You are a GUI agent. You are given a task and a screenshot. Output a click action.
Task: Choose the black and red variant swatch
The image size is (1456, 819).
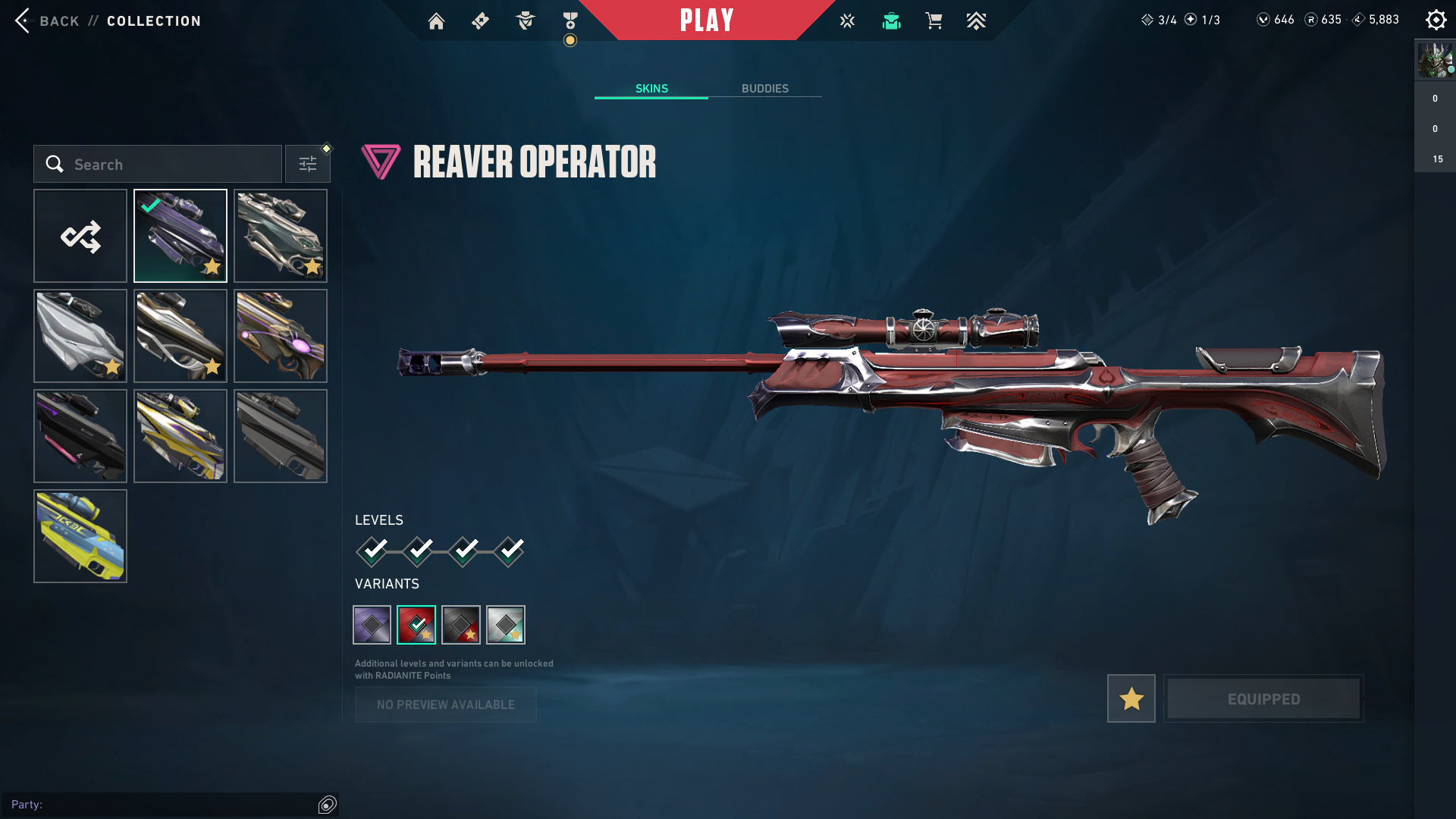[461, 625]
